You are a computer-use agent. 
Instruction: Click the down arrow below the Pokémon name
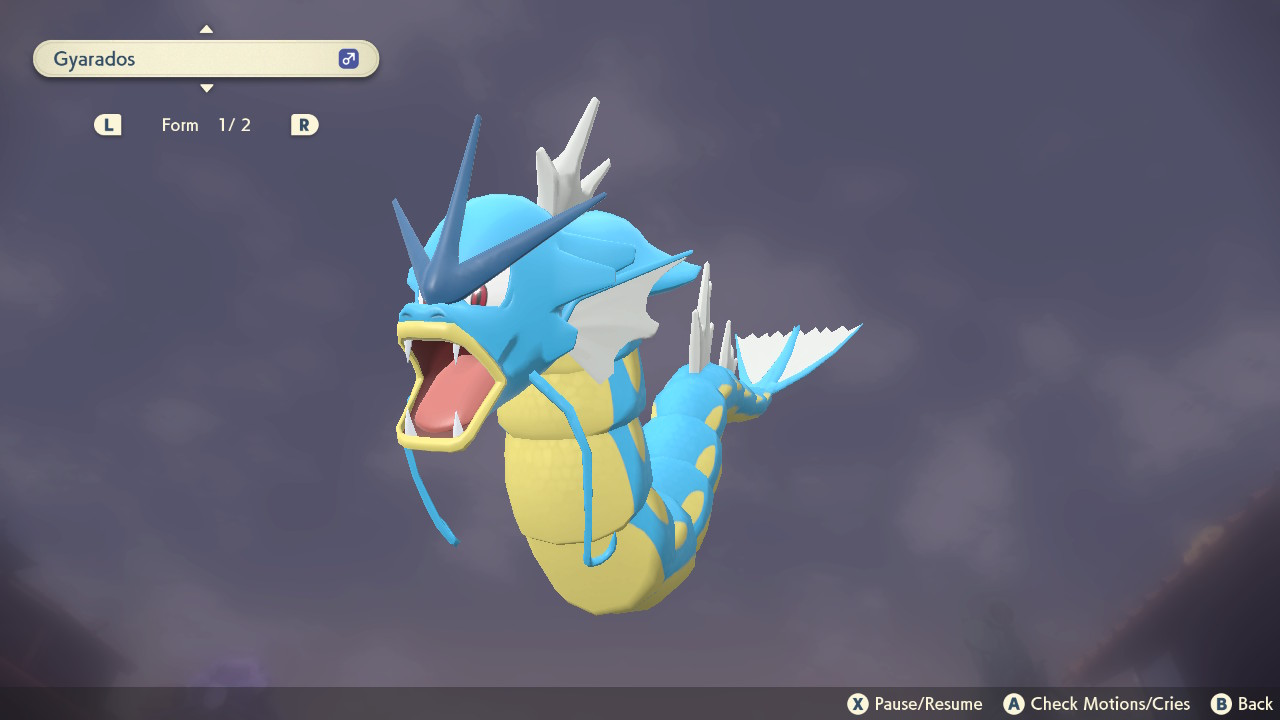pyautogui.click(x=206, y=88)
